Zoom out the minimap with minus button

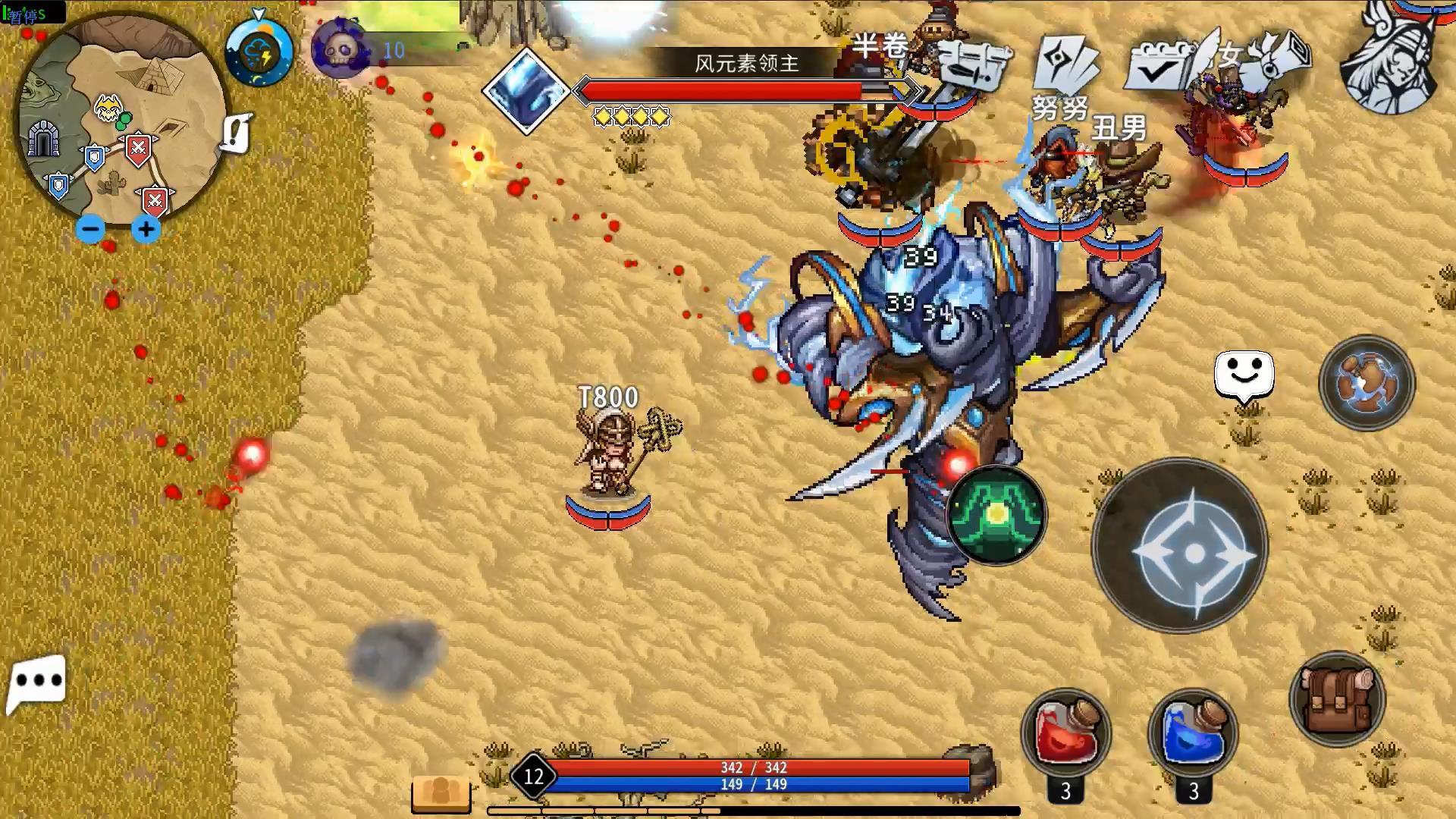tap(91, 227)
